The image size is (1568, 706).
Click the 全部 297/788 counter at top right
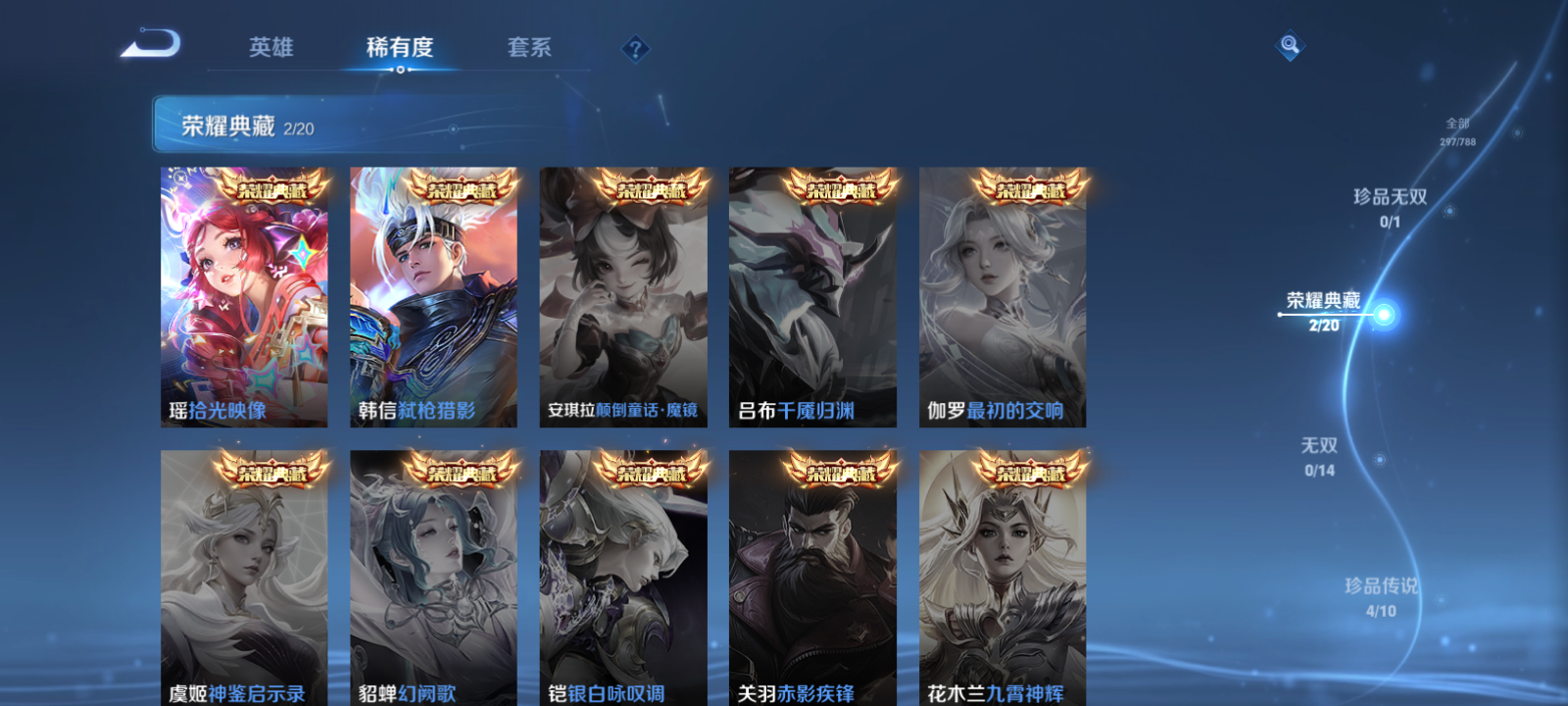click(1456, 130)
